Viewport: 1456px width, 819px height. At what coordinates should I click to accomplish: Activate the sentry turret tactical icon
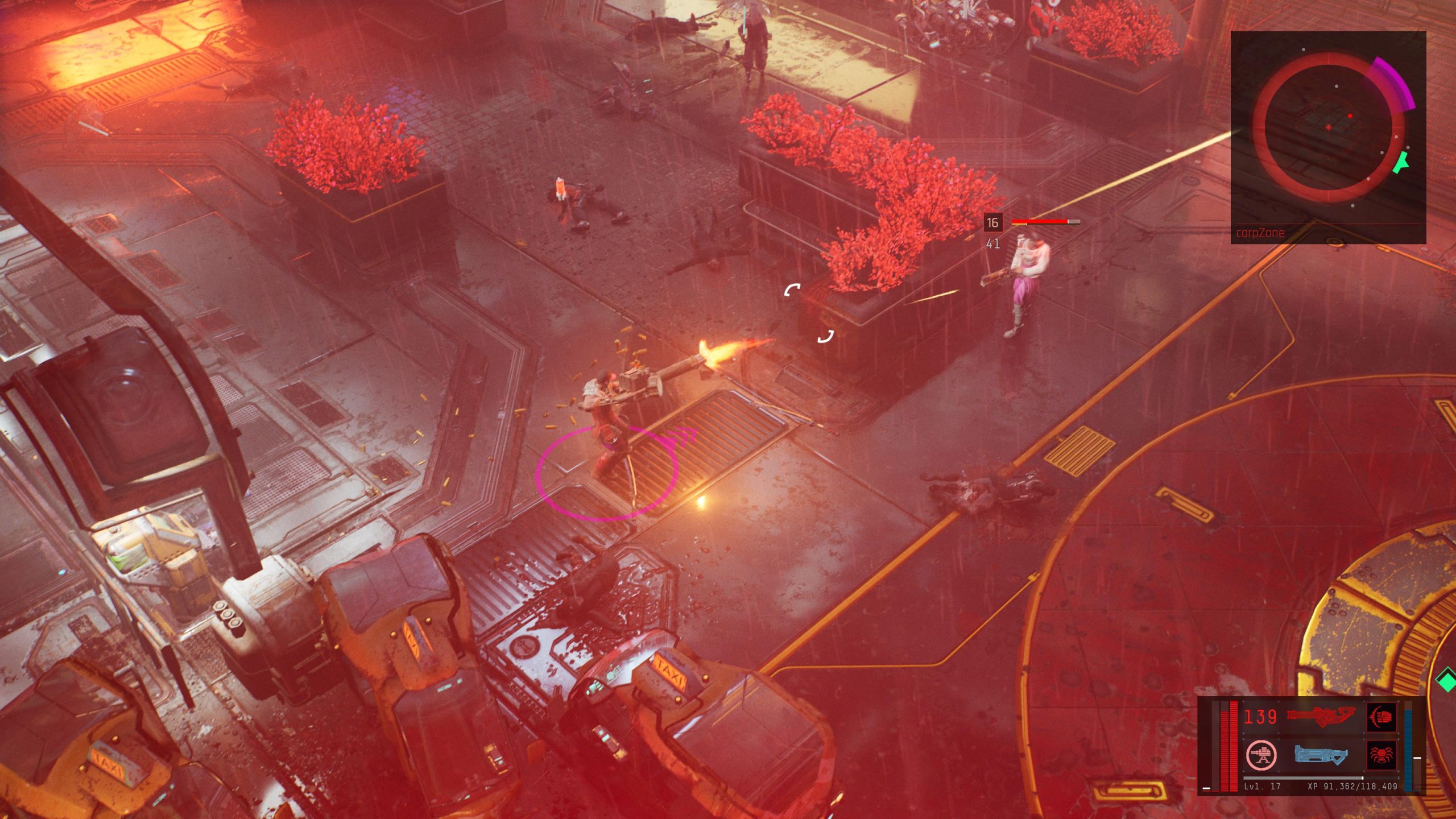(x=1261, y=755)
